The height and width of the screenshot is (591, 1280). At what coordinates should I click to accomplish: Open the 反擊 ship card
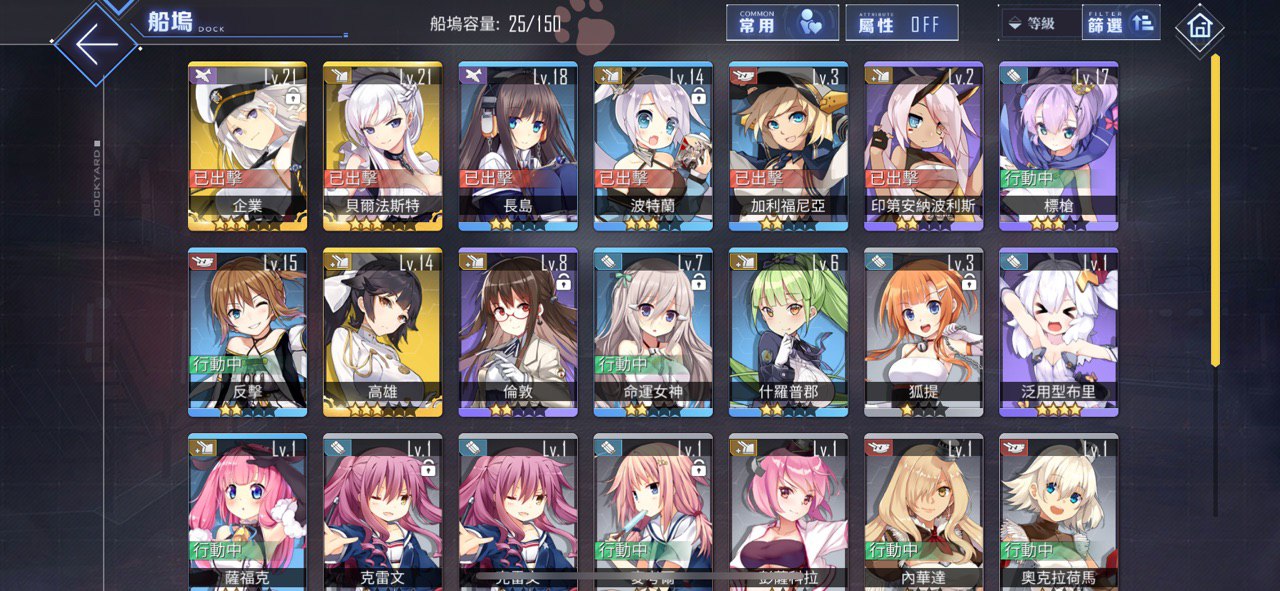tap(247, 331)
